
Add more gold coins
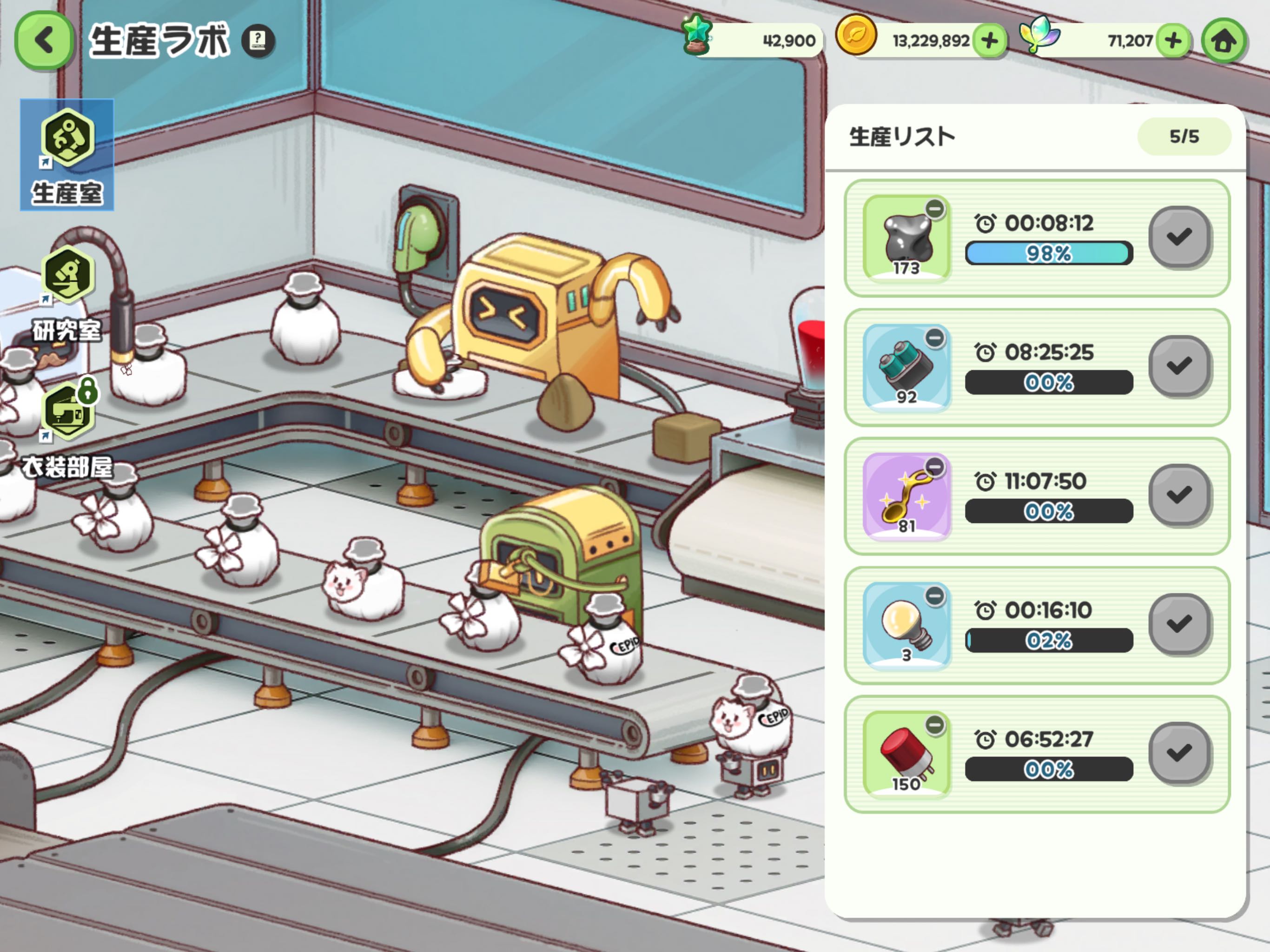pos(989,41)
